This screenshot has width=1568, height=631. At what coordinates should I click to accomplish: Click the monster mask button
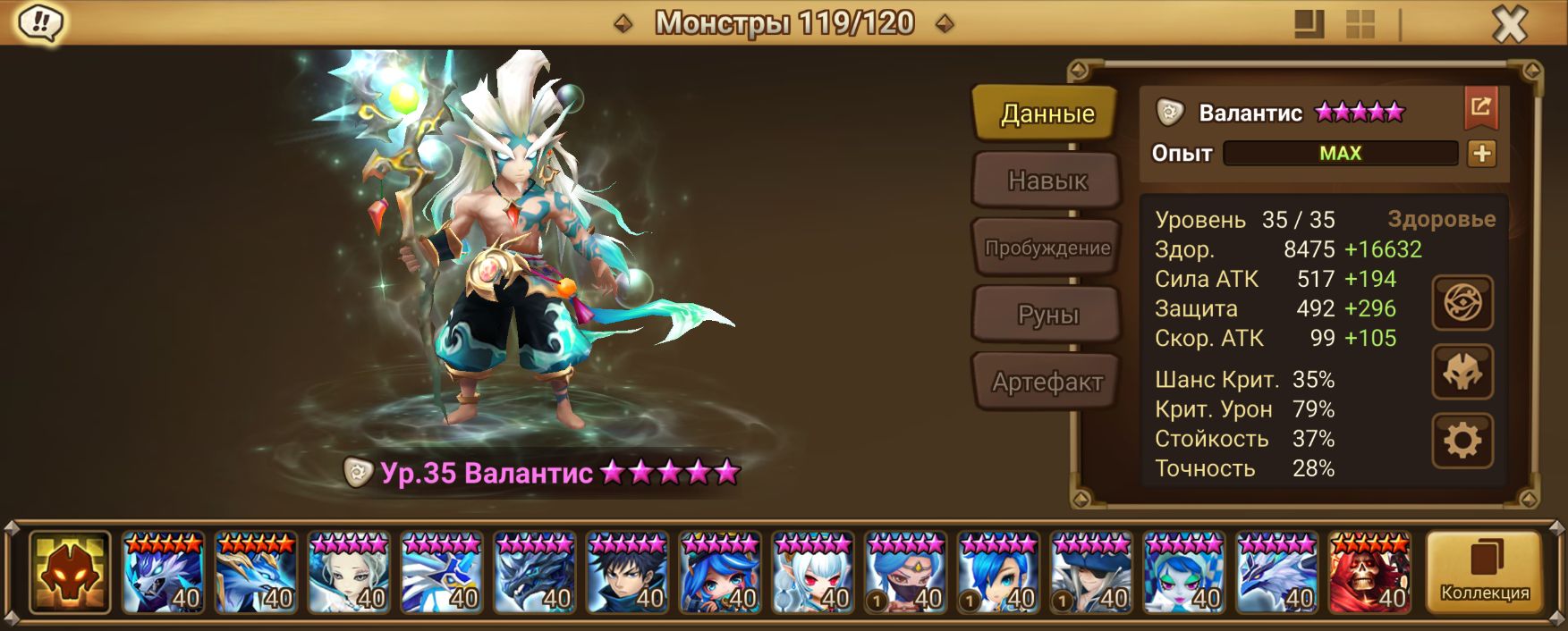[x=1462, y=372]
